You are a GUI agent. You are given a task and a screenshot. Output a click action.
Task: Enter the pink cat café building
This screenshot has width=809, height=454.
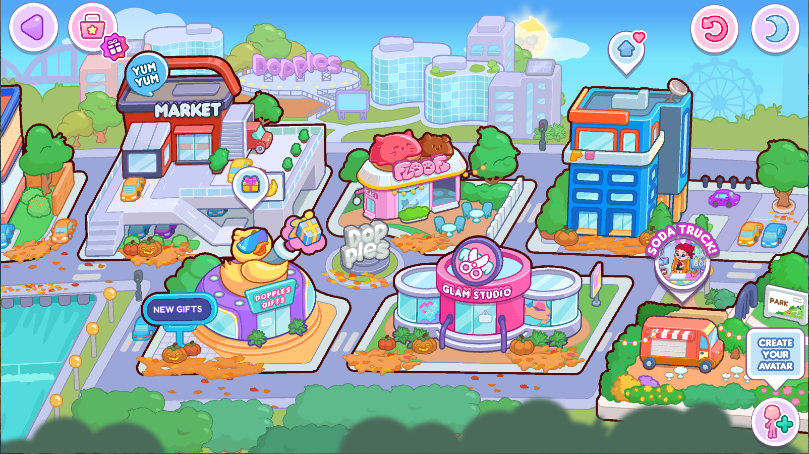click(x=410, y=180)
